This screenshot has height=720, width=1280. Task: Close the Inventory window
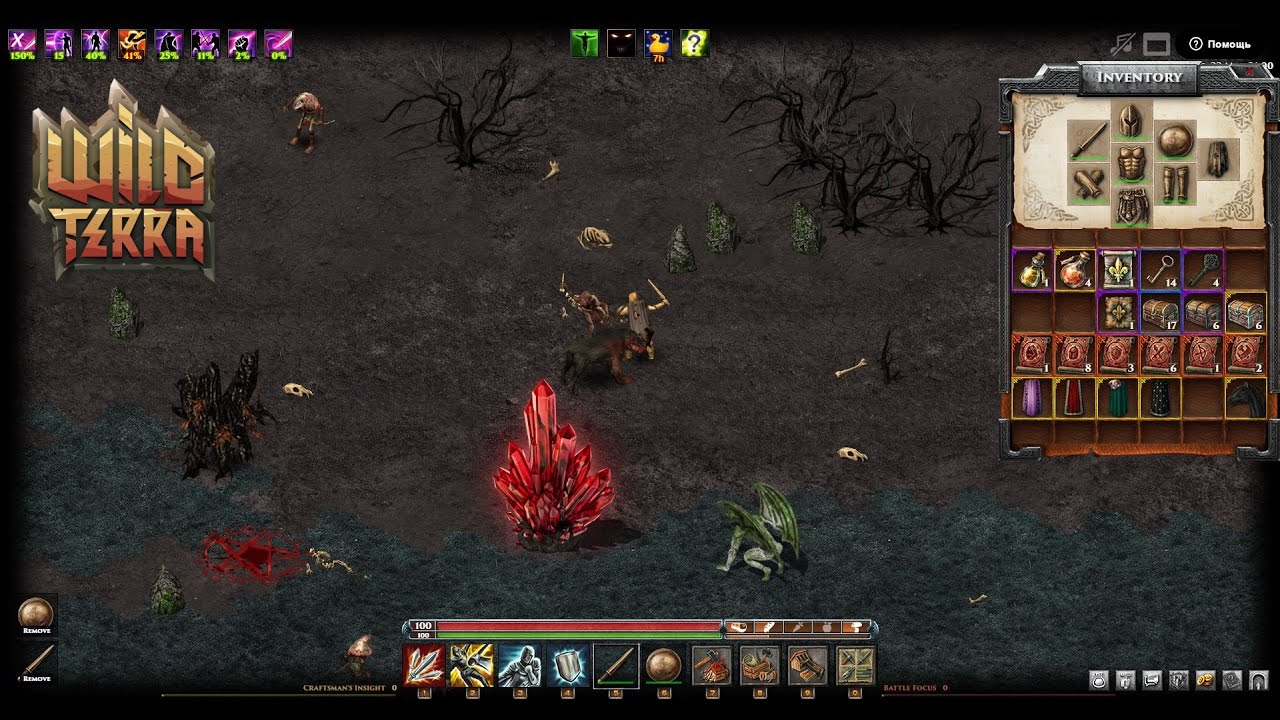[1249, 73]
